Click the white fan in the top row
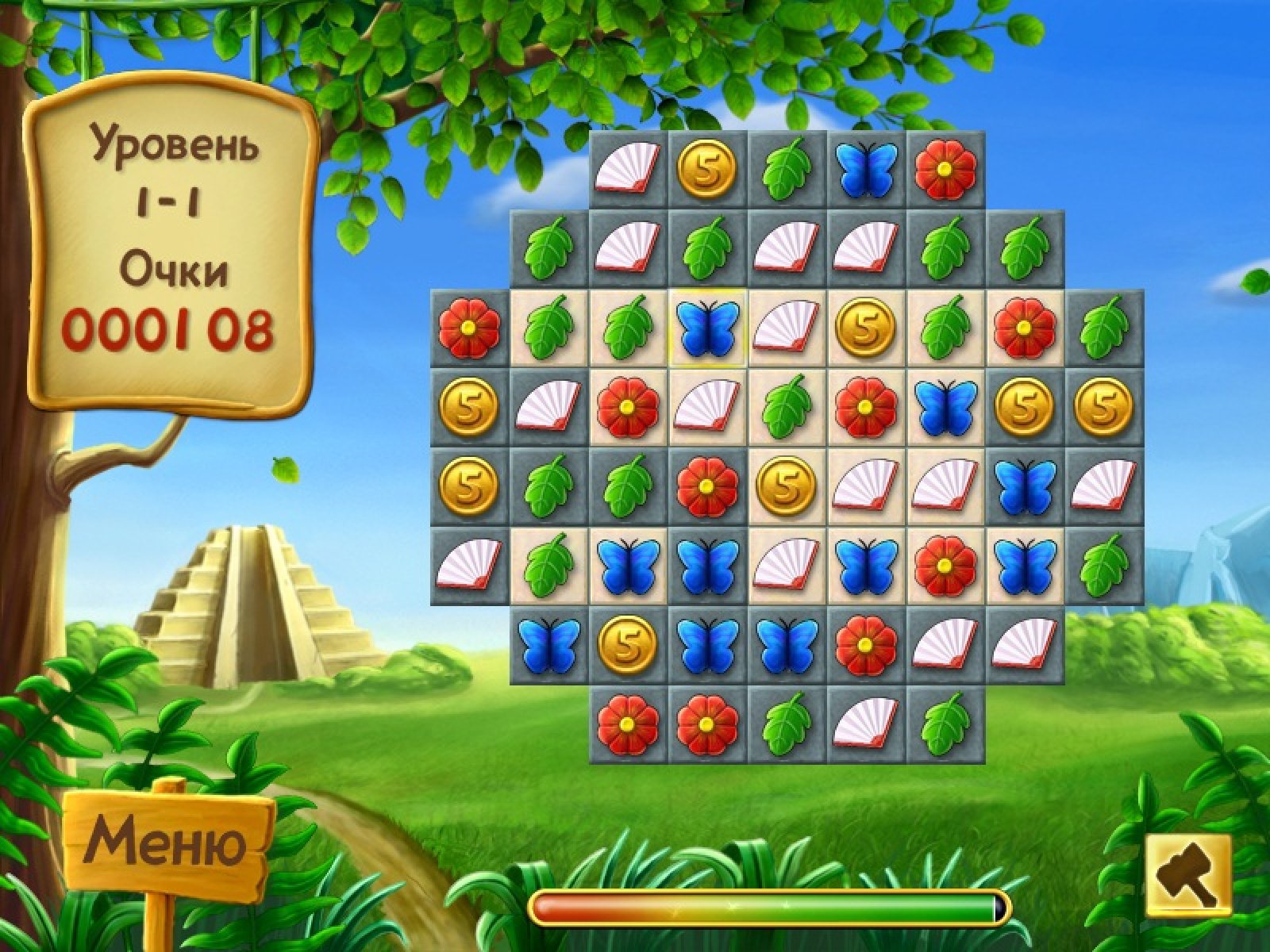The height and width of the screenshot is (952, 1270). coord(628,169)
